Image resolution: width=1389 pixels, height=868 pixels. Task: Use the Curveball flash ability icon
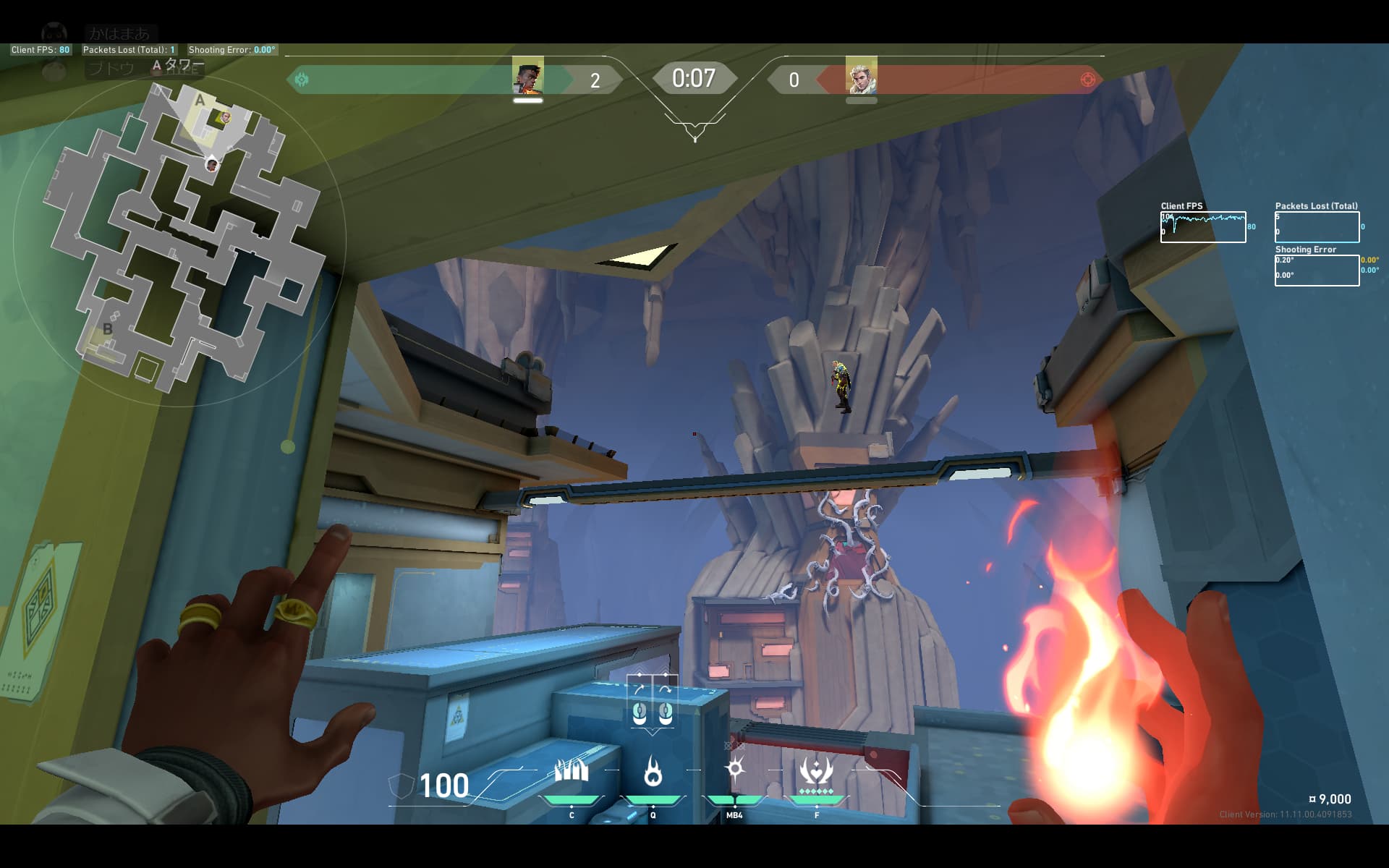click(x=735, y=770)
